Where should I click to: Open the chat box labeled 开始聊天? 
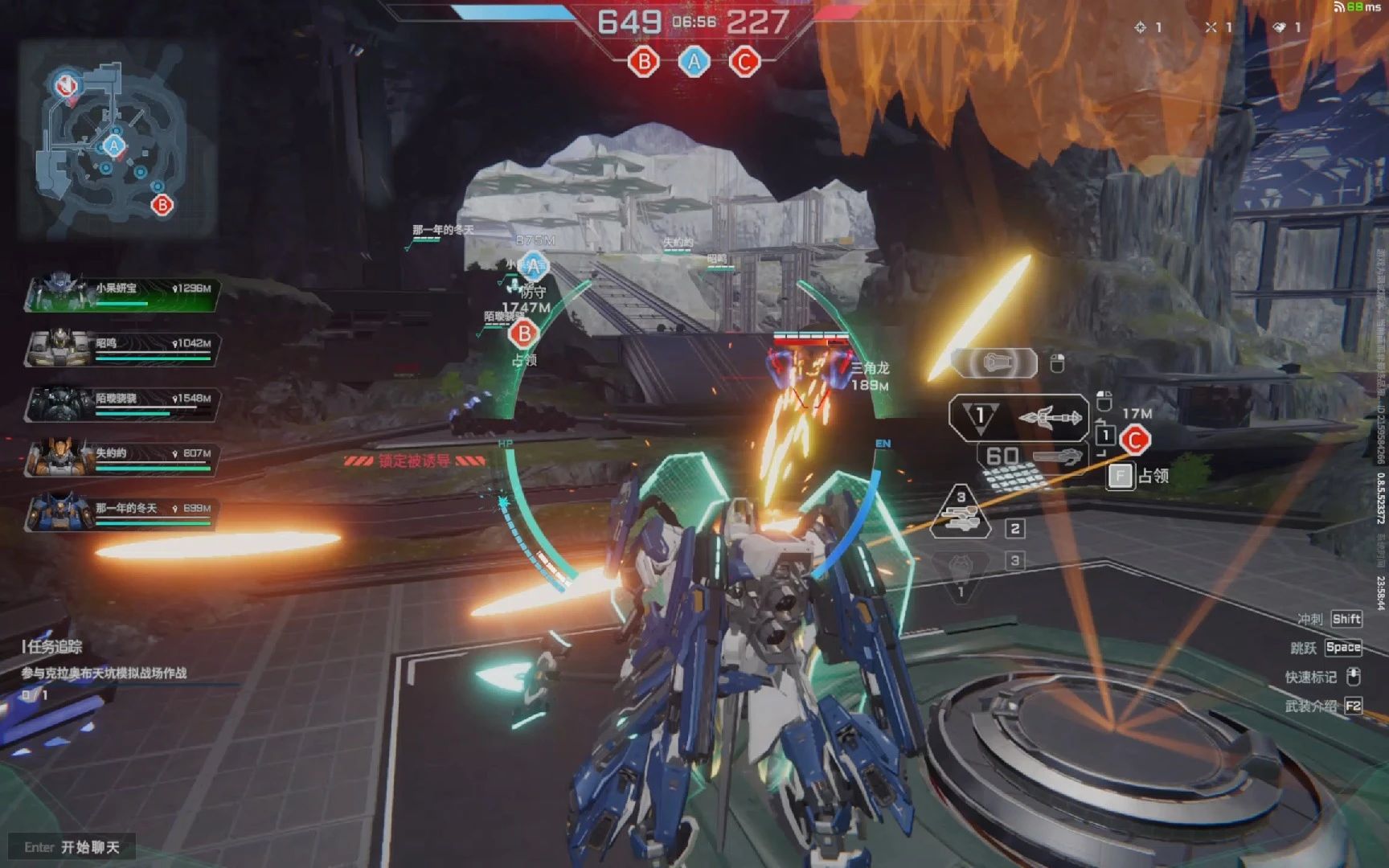[72, 847]
